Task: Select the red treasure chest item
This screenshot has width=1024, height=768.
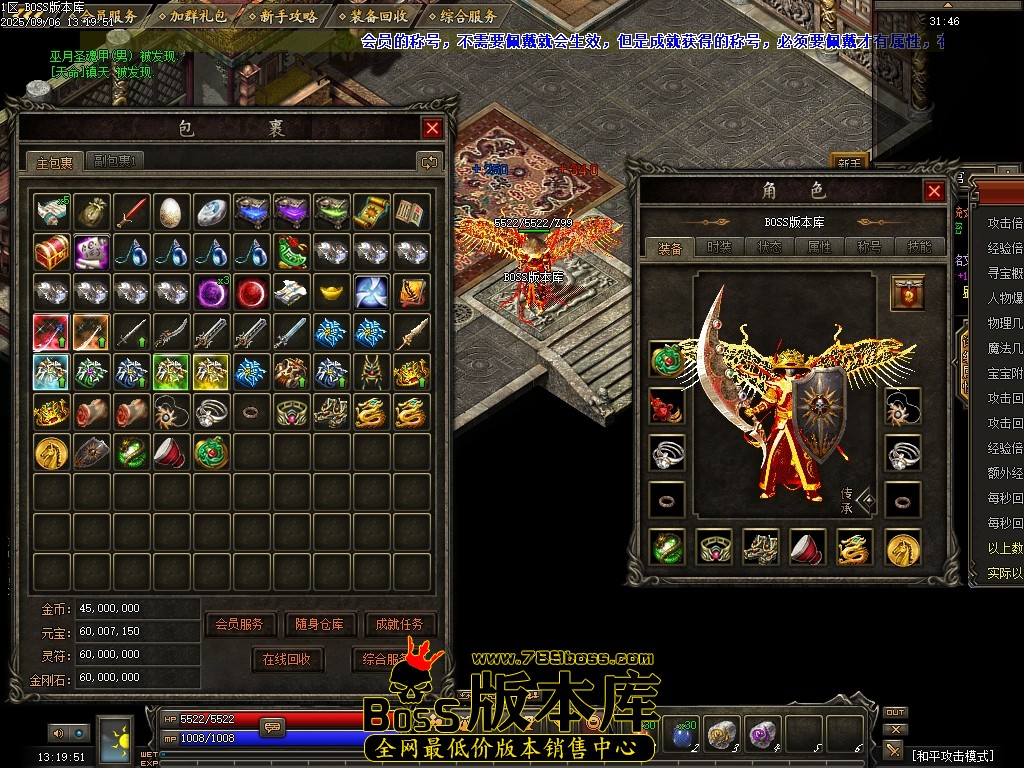Action: 51,251
